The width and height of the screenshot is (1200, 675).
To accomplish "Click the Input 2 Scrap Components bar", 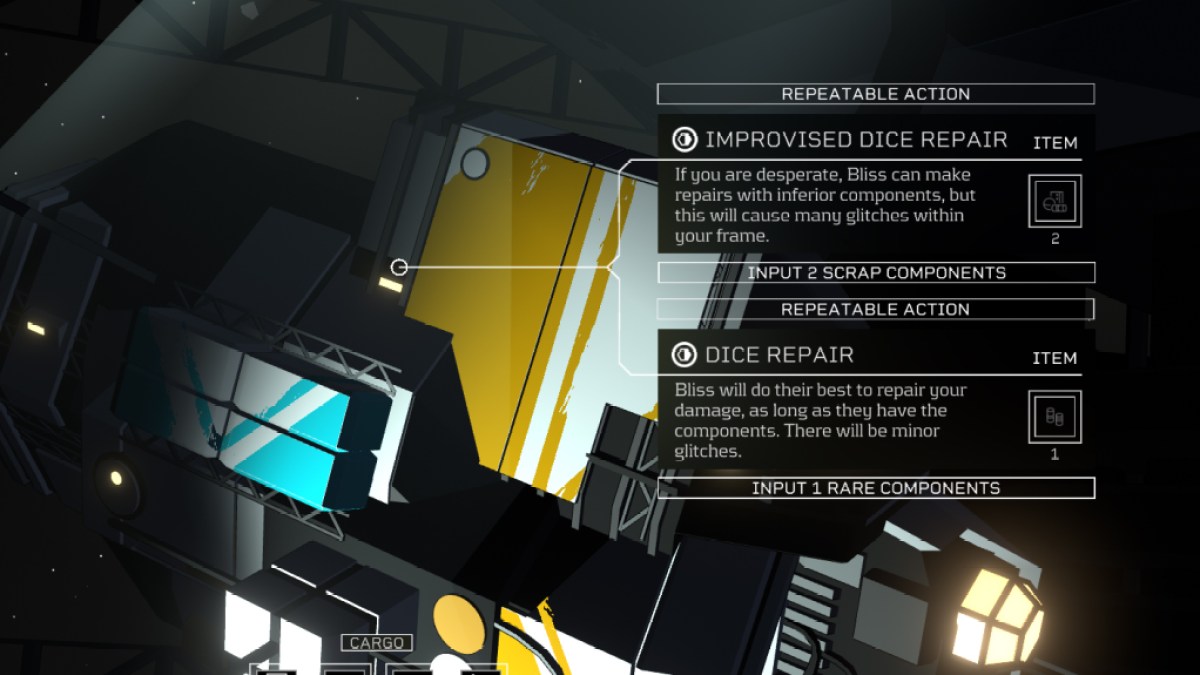I will coord(876,273).
